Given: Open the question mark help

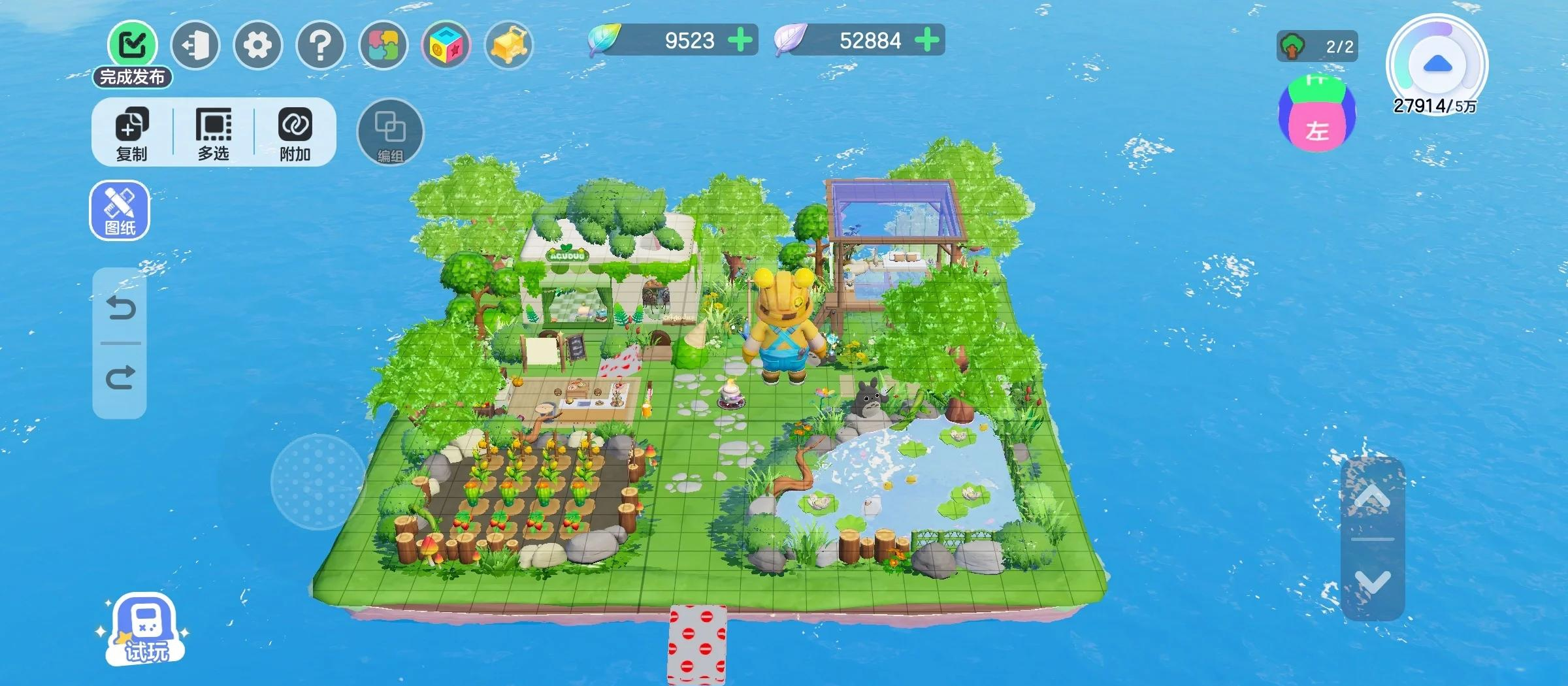Looking at the screenshot, I should tap(320, 45).
